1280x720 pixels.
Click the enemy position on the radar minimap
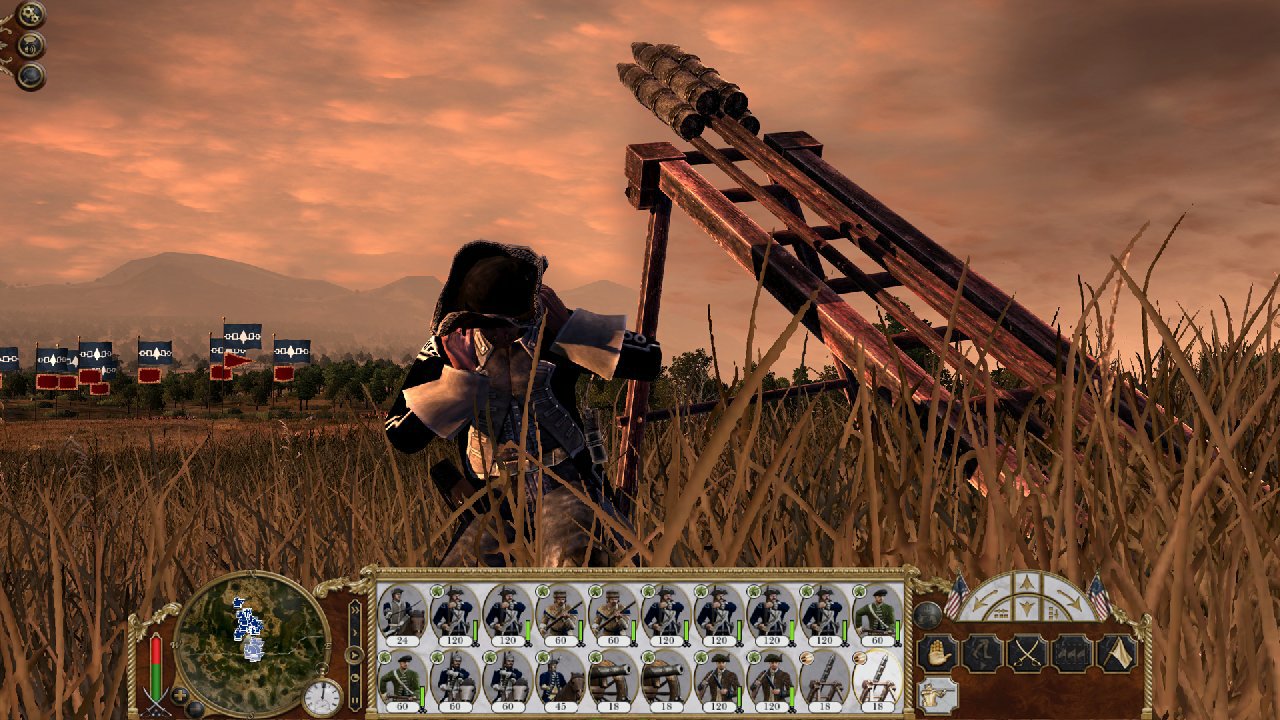pos(248,622)
